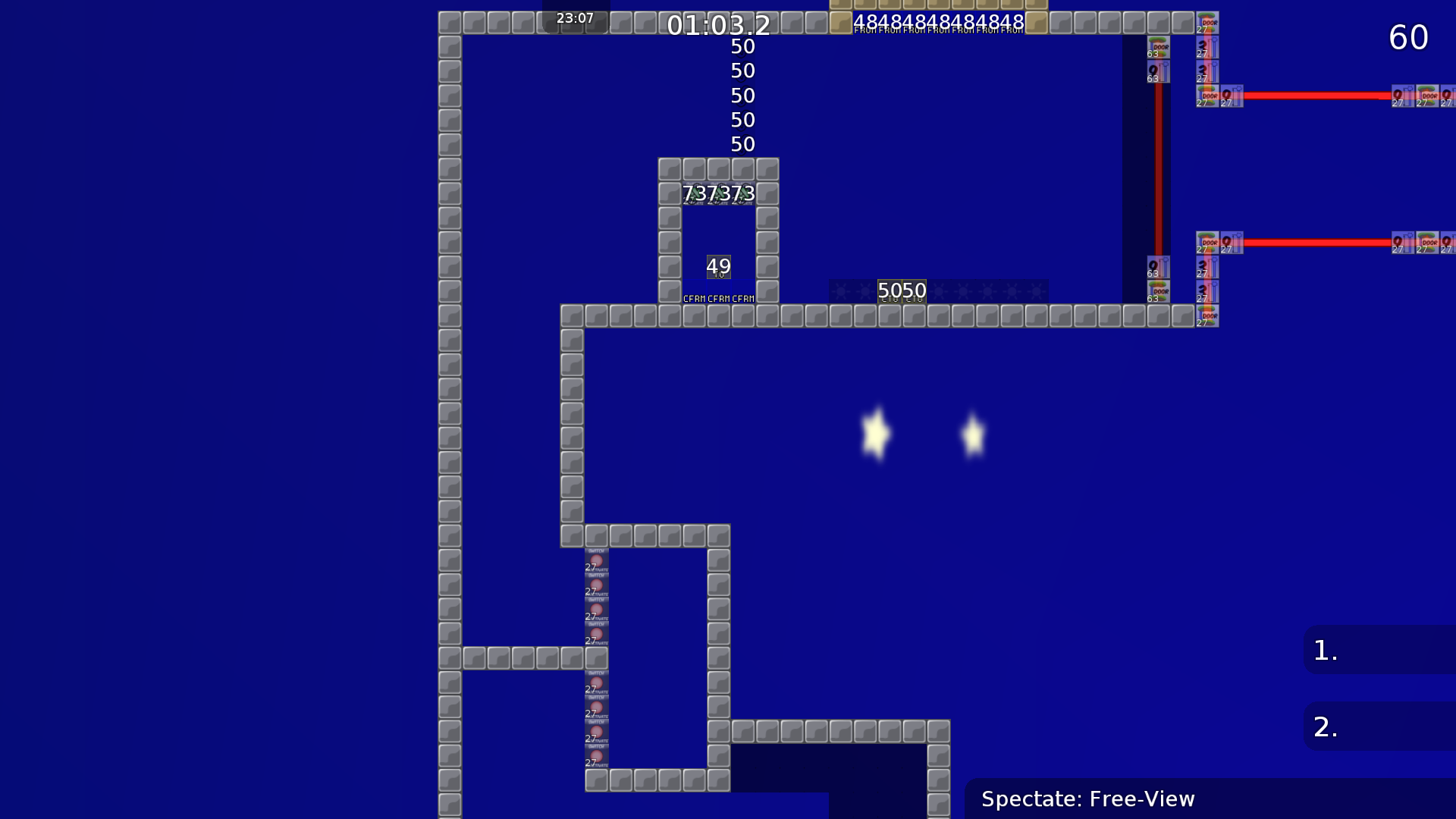This screenshot has height=819, width=1456.
Task: Click the 5050 label above the freeze strip
Action: point(901,290)
